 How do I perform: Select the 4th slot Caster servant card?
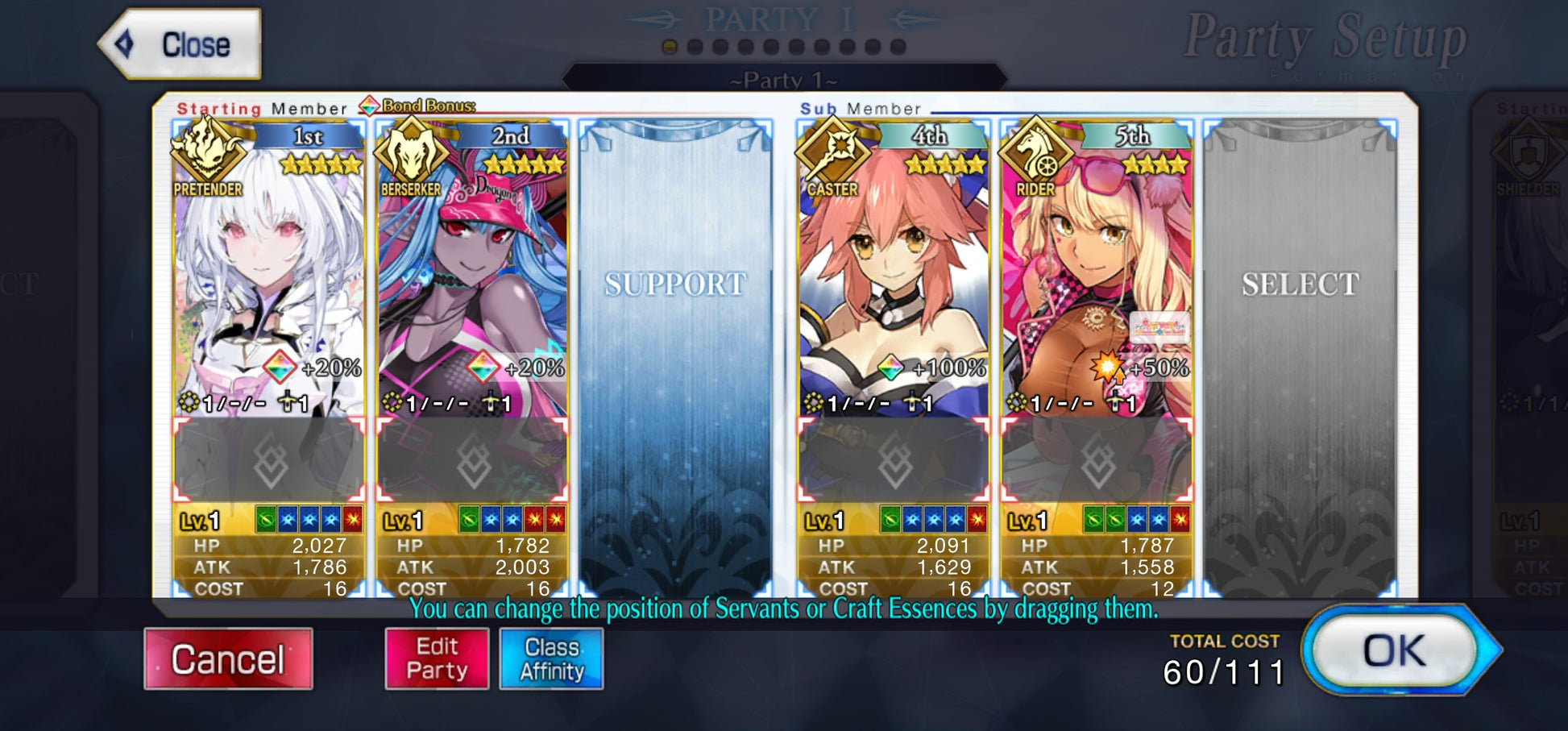tap(894, 274)
